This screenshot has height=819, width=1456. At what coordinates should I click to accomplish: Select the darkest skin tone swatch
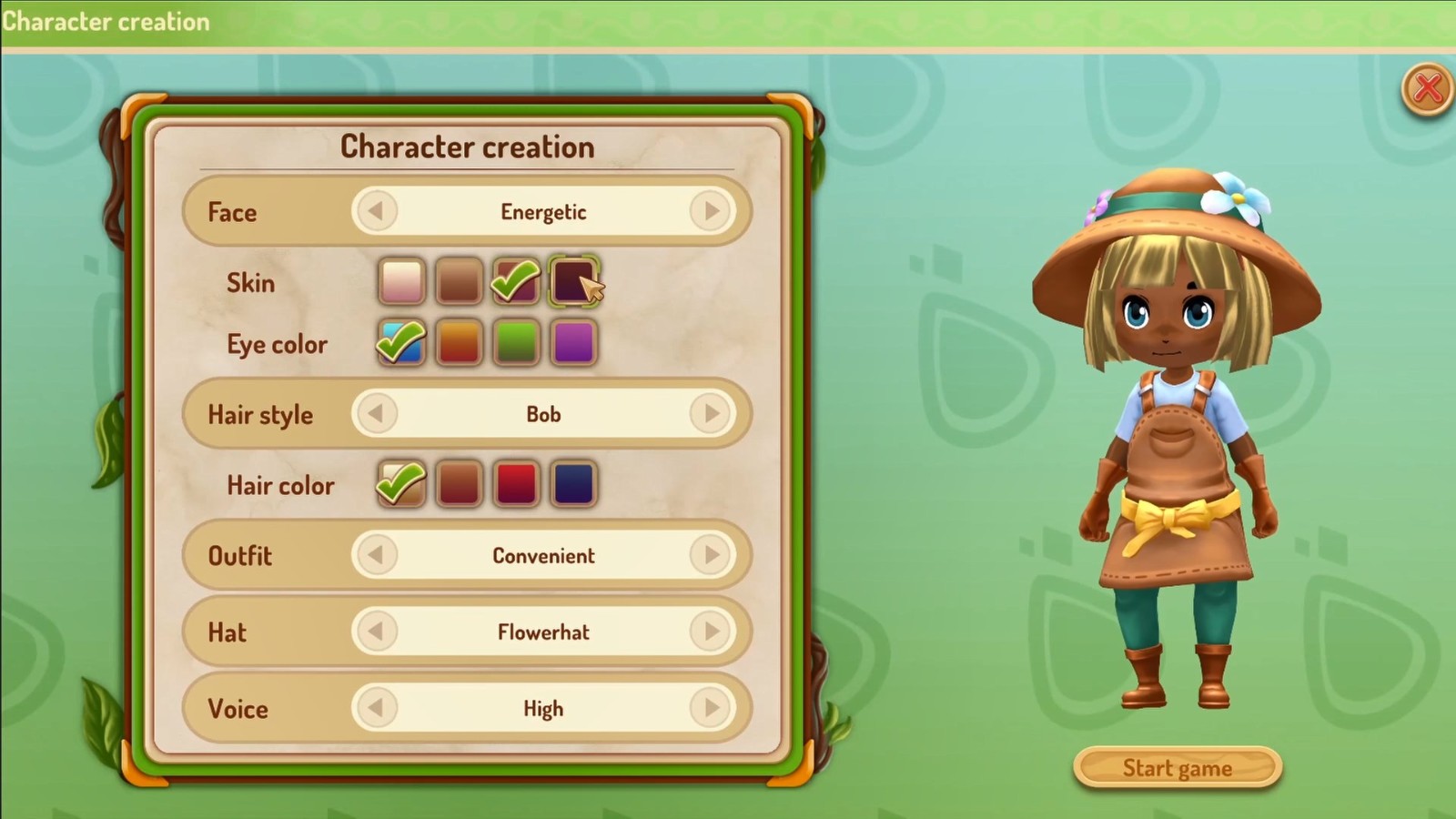tap(571, 281)
